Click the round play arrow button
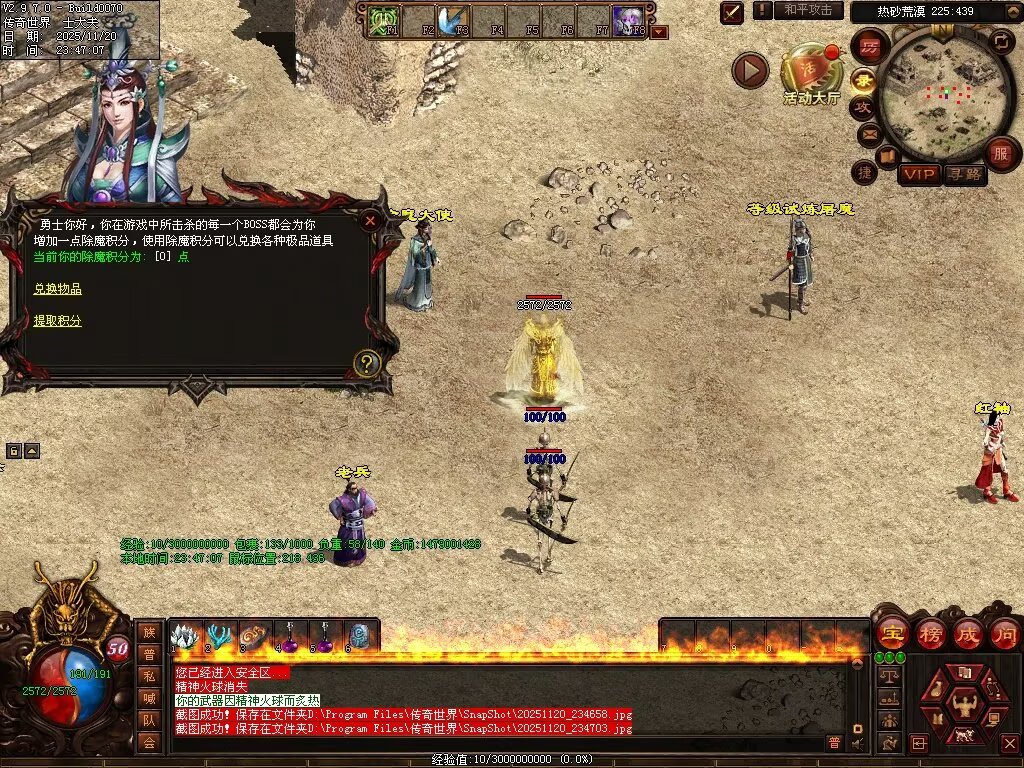 [x=750, y=70]
